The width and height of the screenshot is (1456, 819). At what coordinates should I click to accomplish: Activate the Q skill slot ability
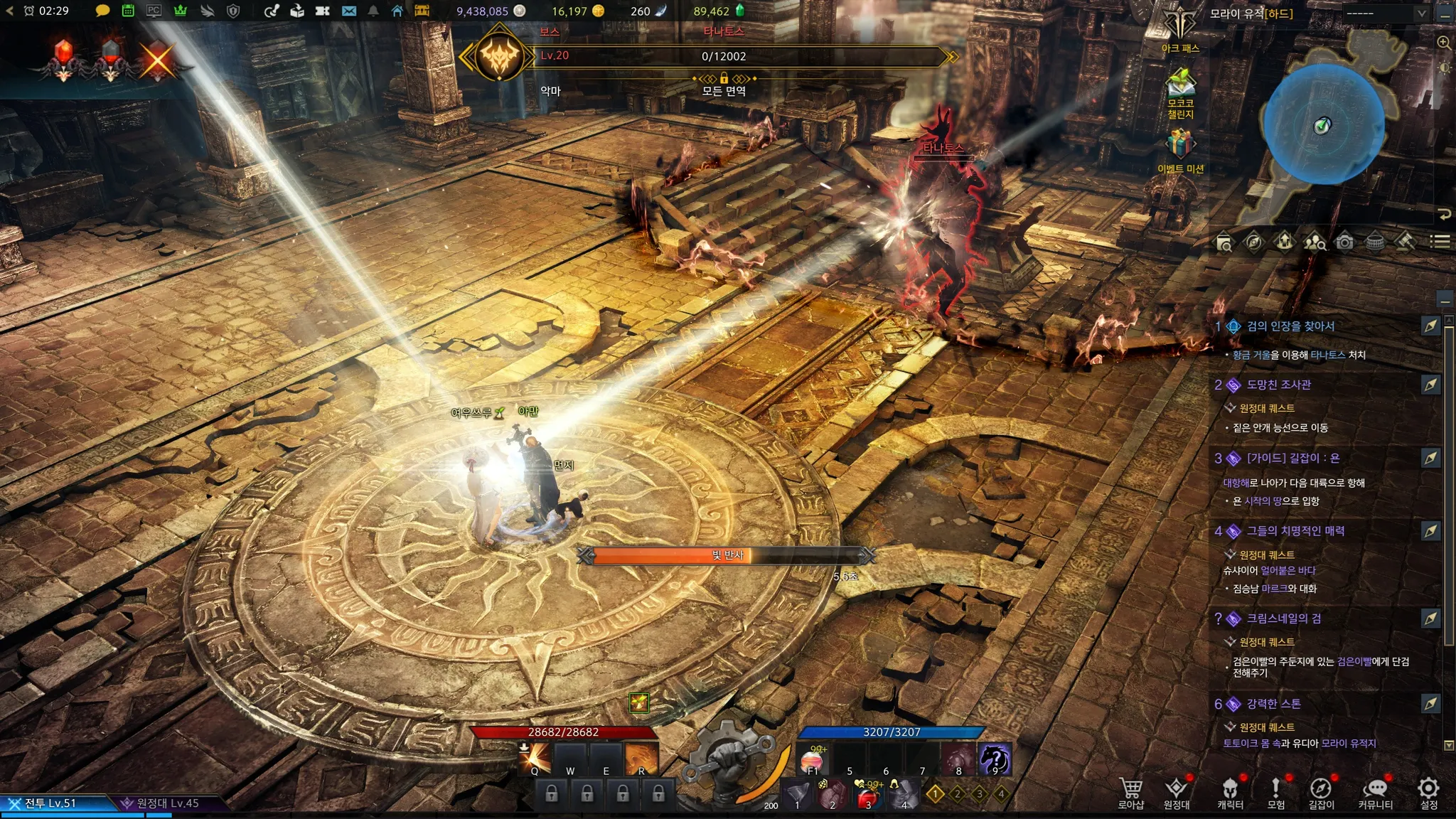(535, 758)
